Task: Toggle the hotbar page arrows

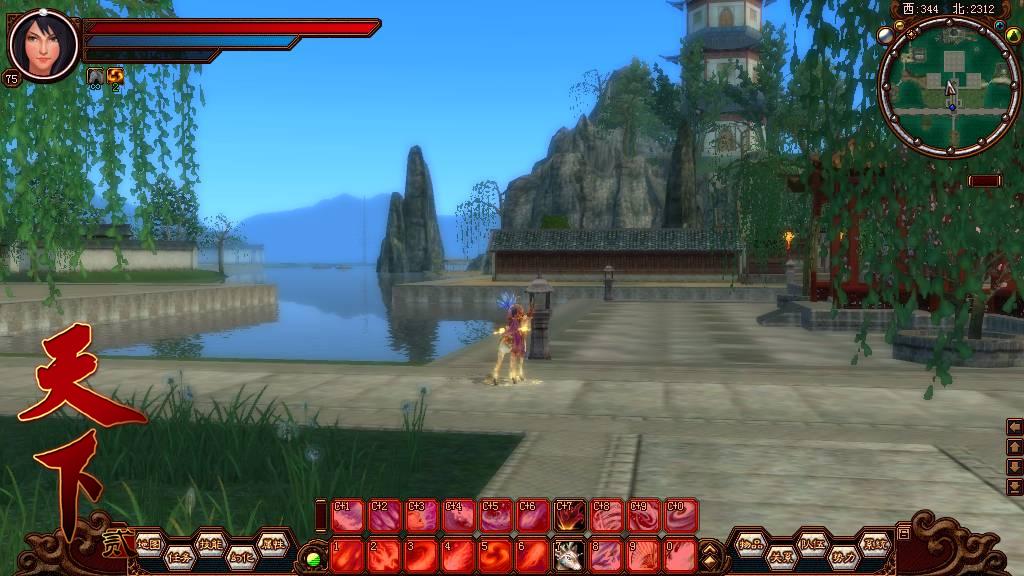Action: point(709,555)
